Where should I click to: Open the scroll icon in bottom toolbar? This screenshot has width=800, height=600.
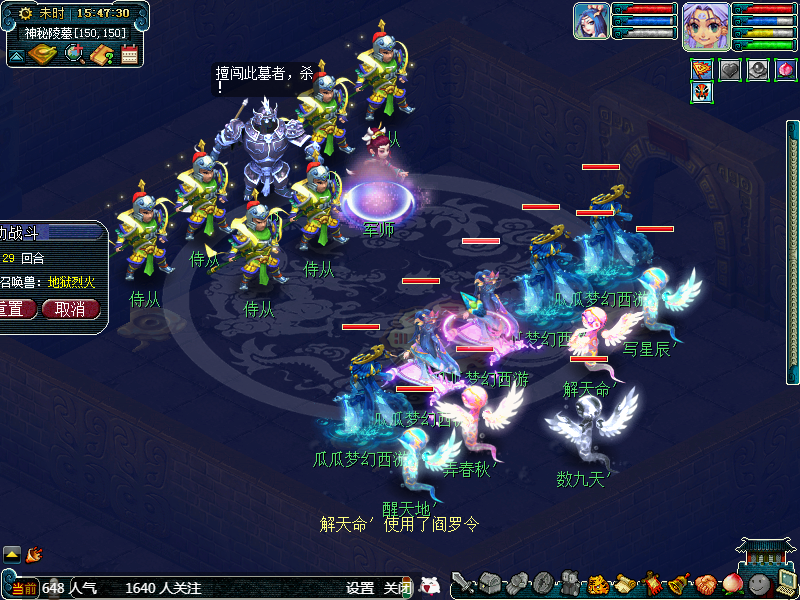point(625,584)
